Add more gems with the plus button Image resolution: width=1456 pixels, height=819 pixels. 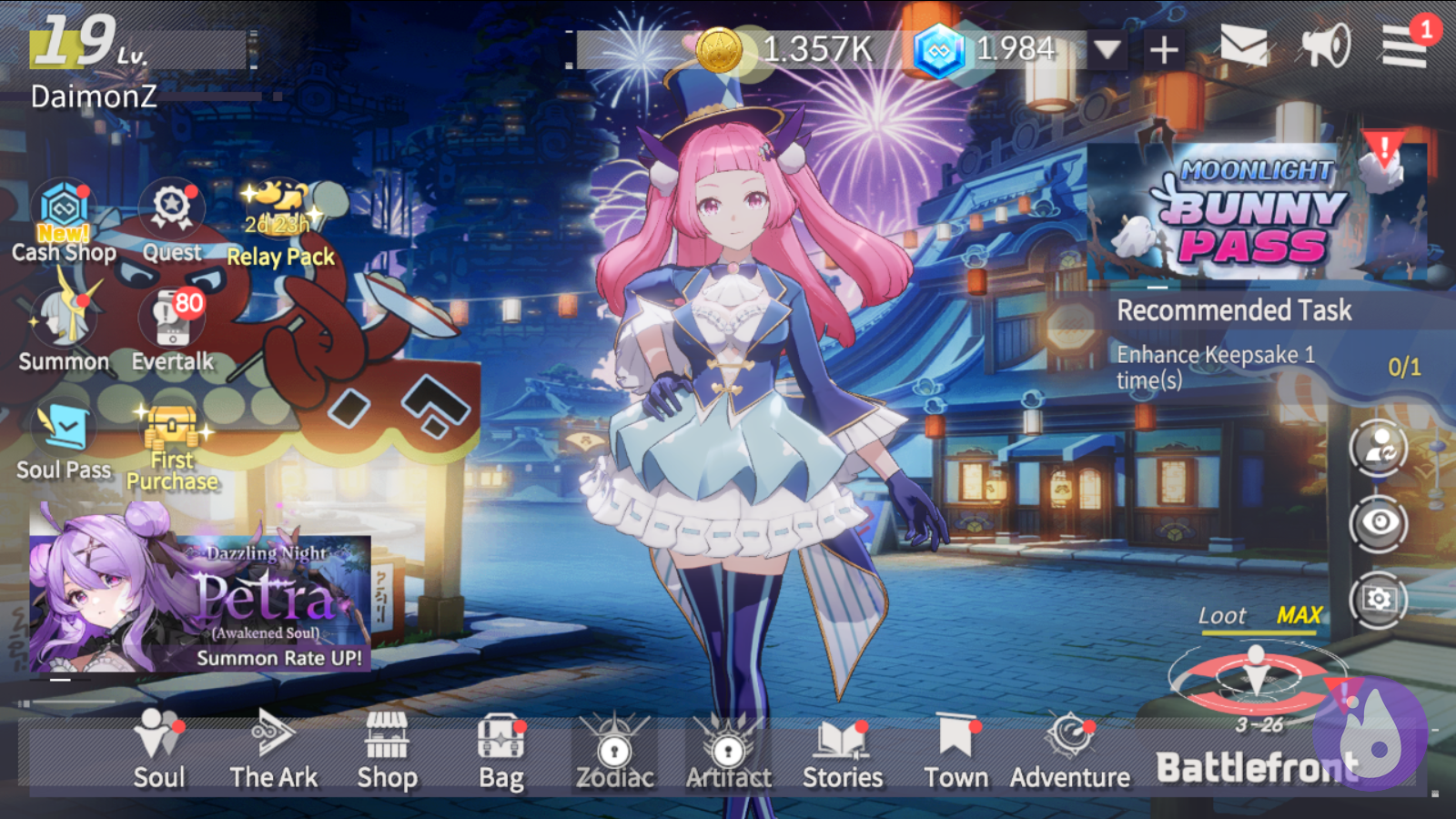coord(1164,49)
